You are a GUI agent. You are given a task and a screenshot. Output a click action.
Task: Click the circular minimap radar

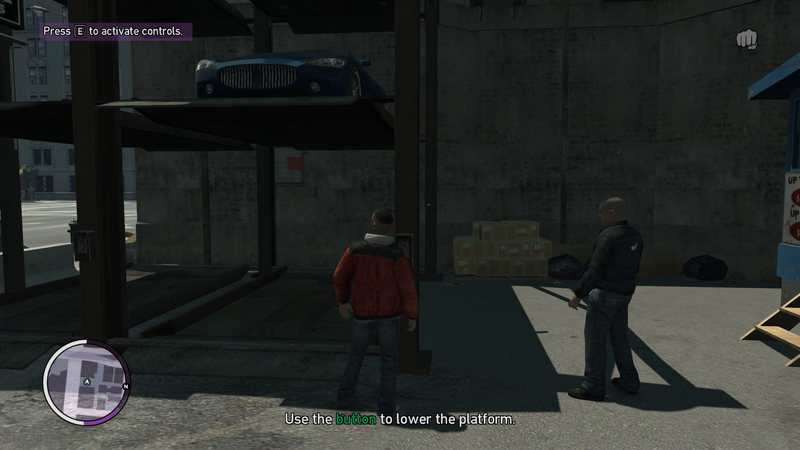click(x=86, y=381)
